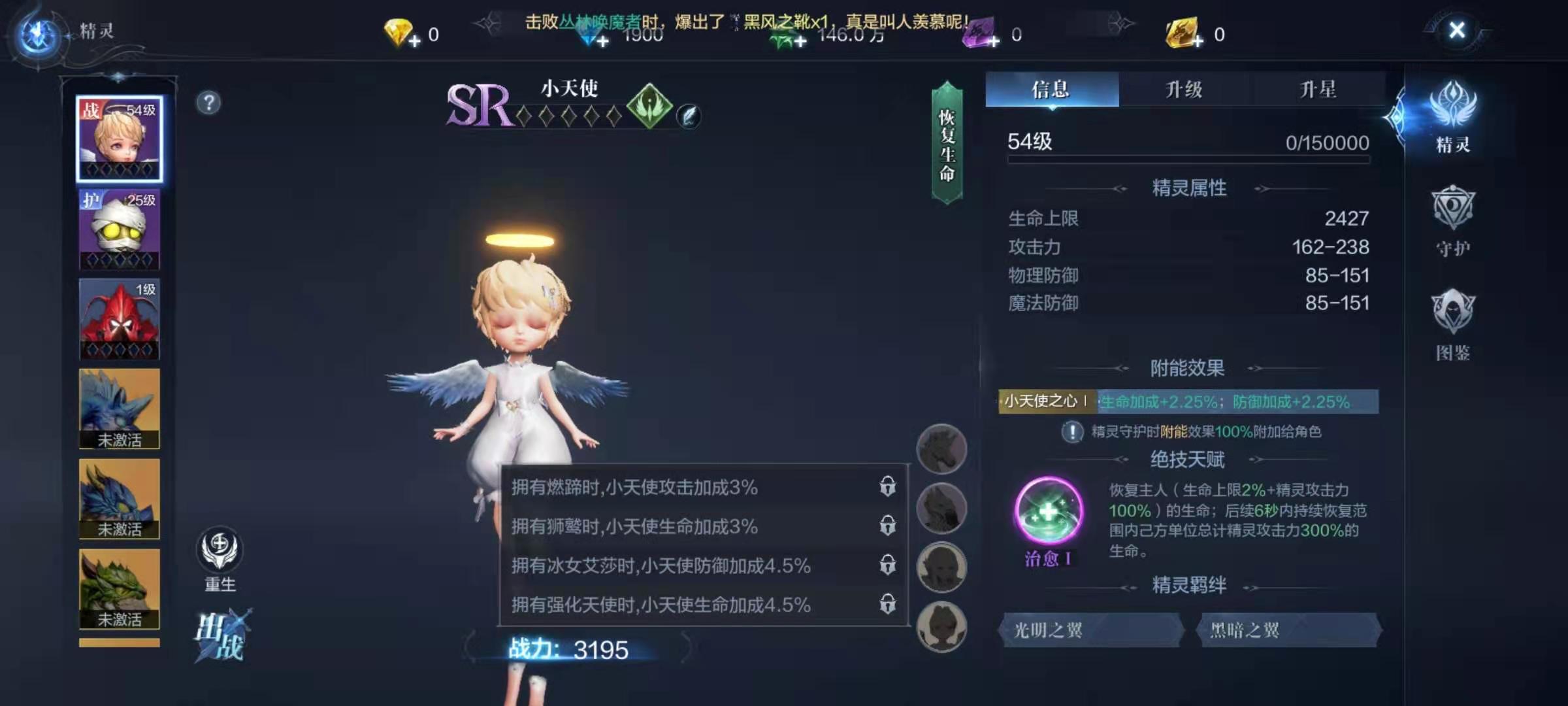This screenshot has height=706, width=1568.
Task: Add gold via the plus icon beside the gold currency
Action: coord(1200,42)
